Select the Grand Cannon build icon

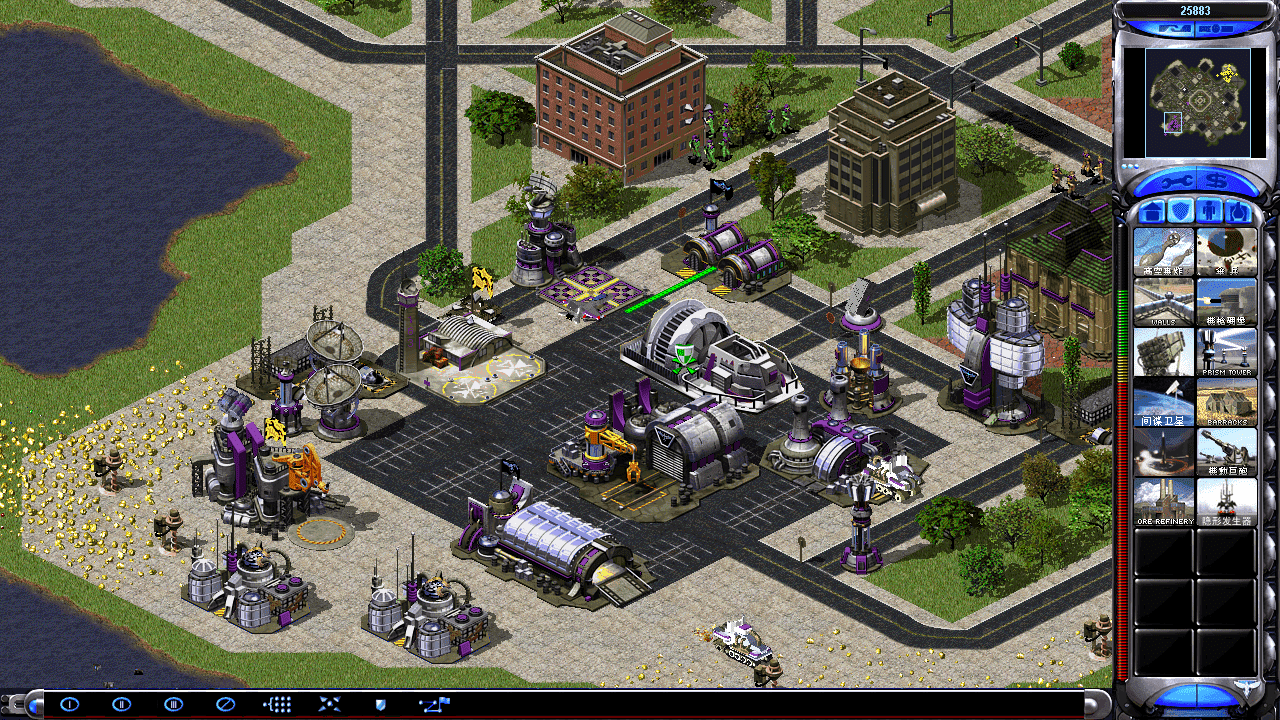pyautogui.click(x=1226, y=451)
